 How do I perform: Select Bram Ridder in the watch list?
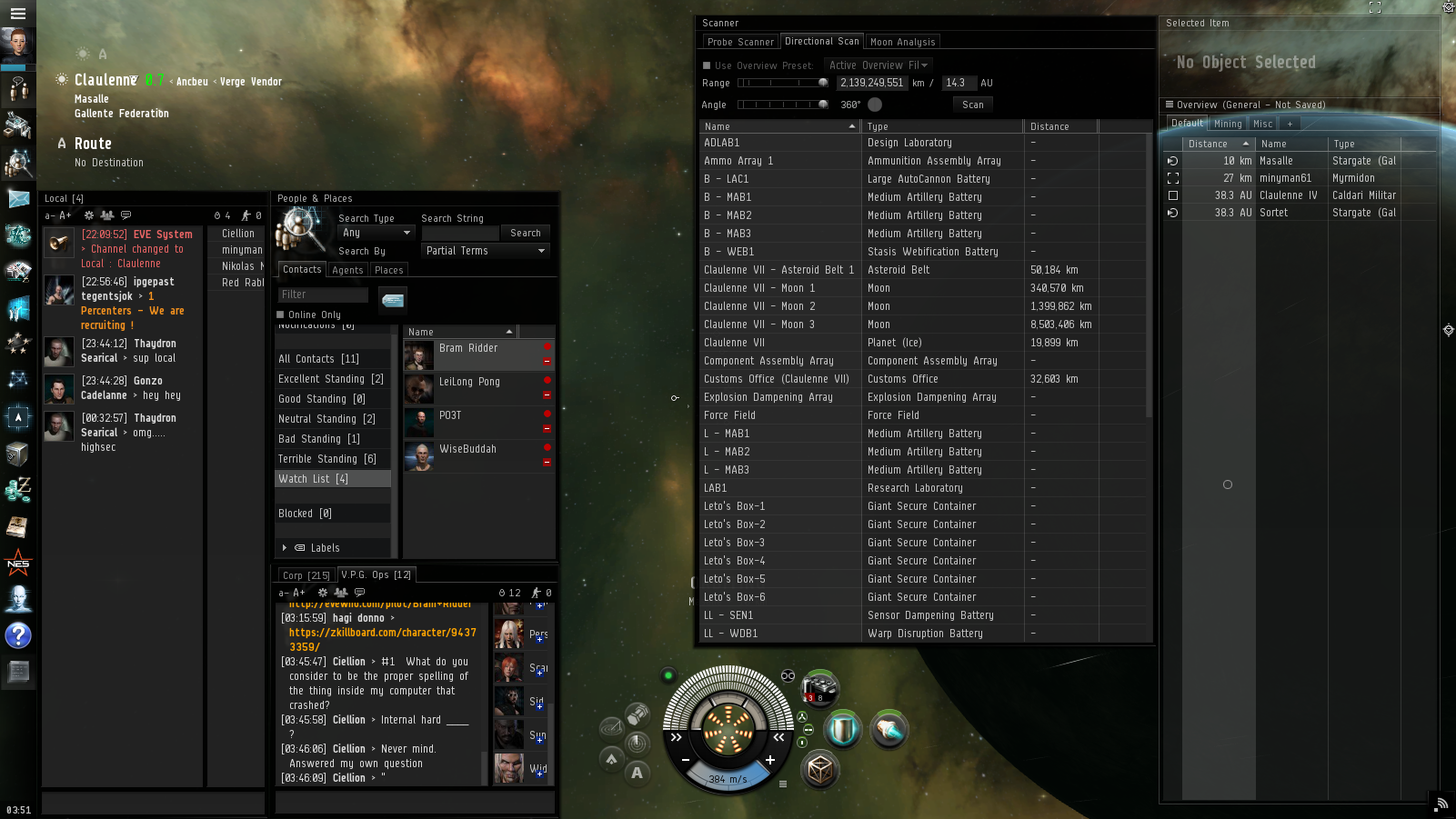point(468,348)
